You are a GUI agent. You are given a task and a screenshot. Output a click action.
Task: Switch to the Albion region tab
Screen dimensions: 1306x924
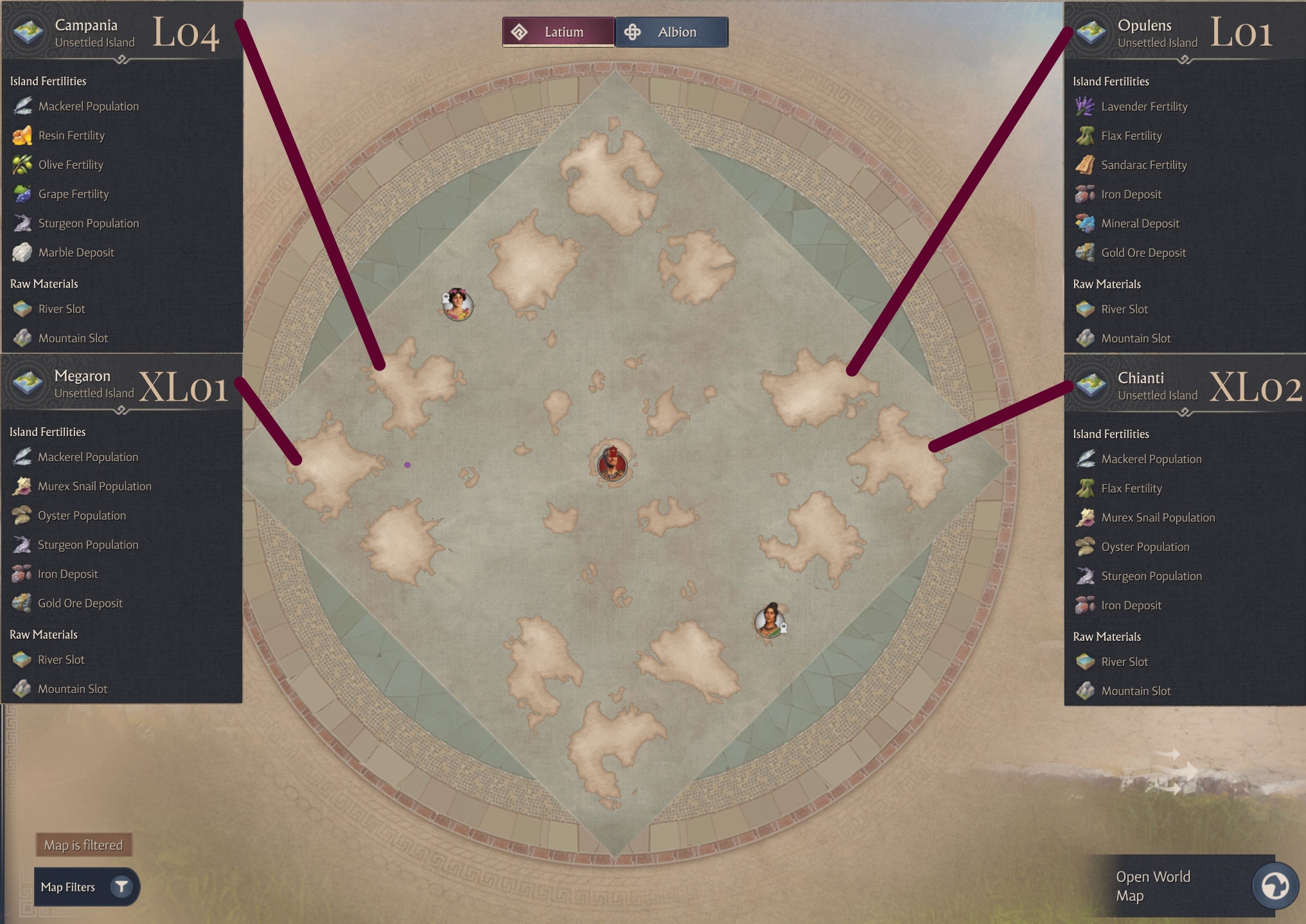tap(671, 32)
